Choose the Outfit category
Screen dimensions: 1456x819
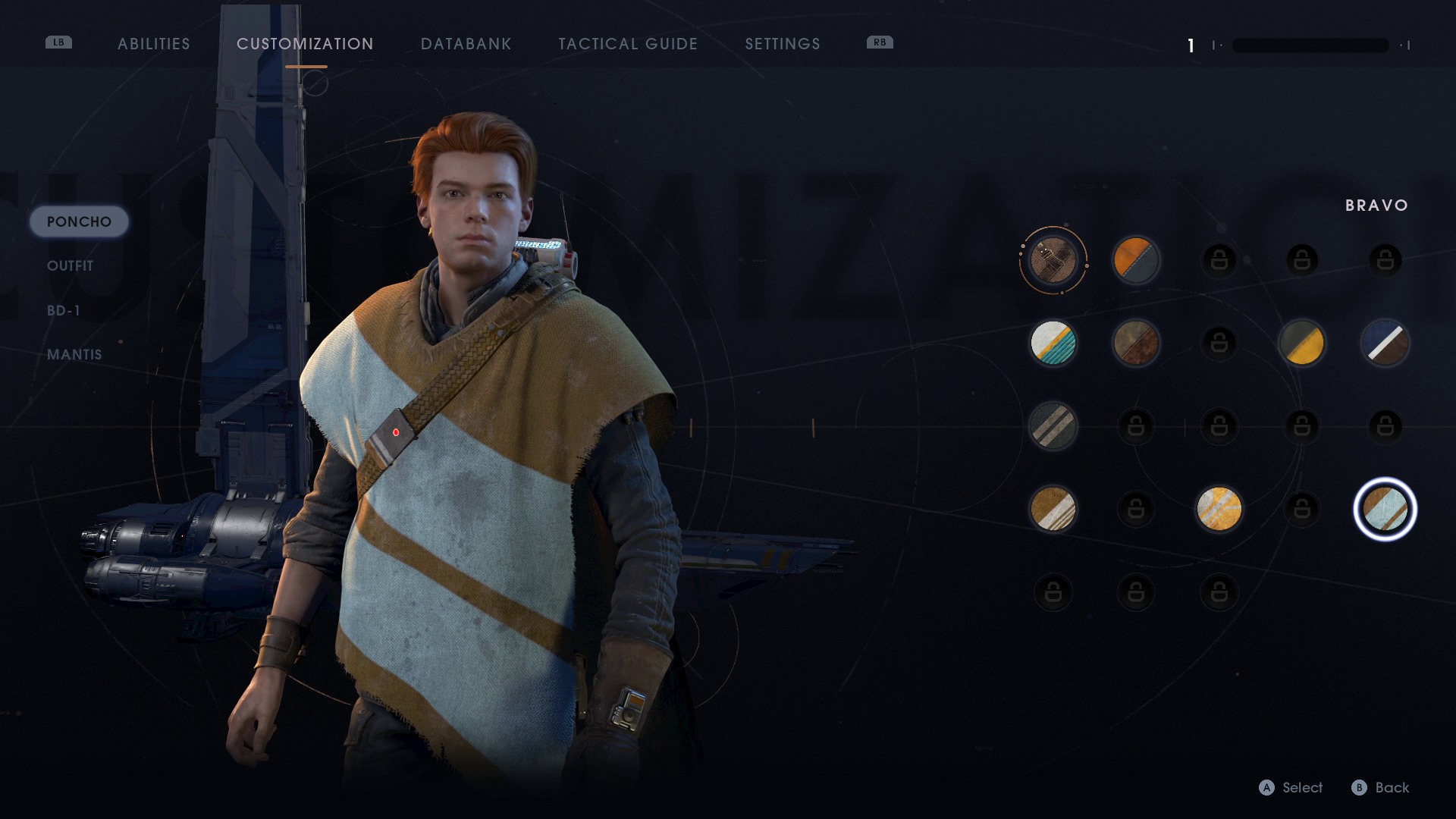pos(71,266)
